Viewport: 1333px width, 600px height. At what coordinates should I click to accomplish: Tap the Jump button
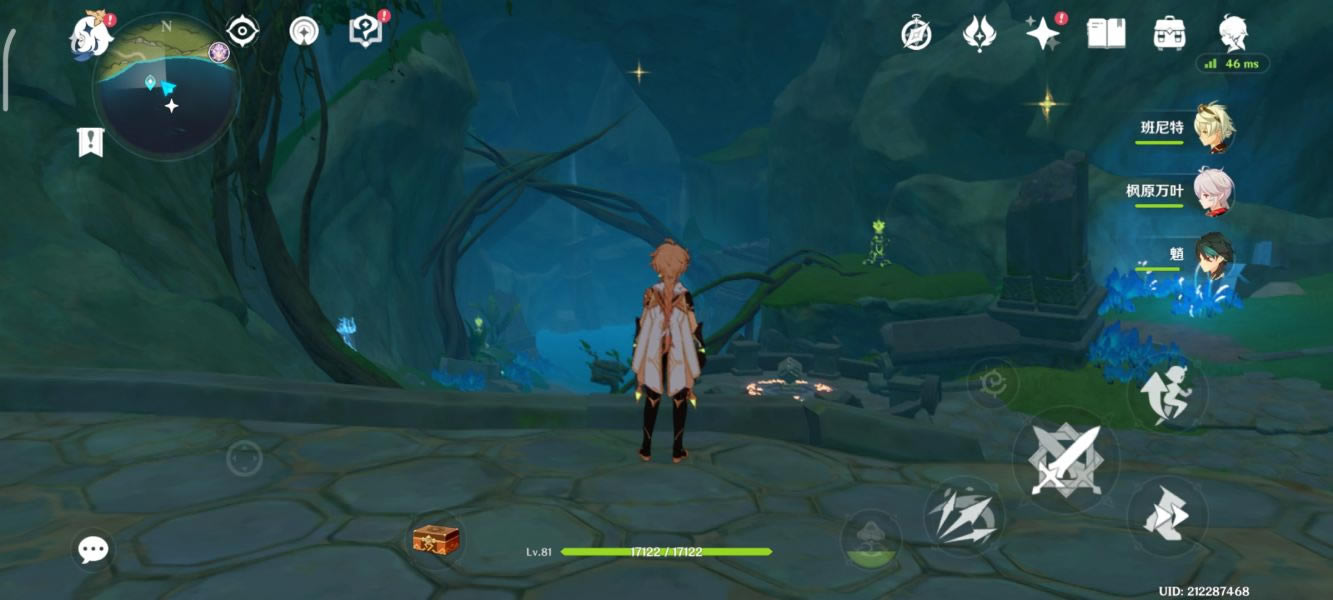[1167, 396]
